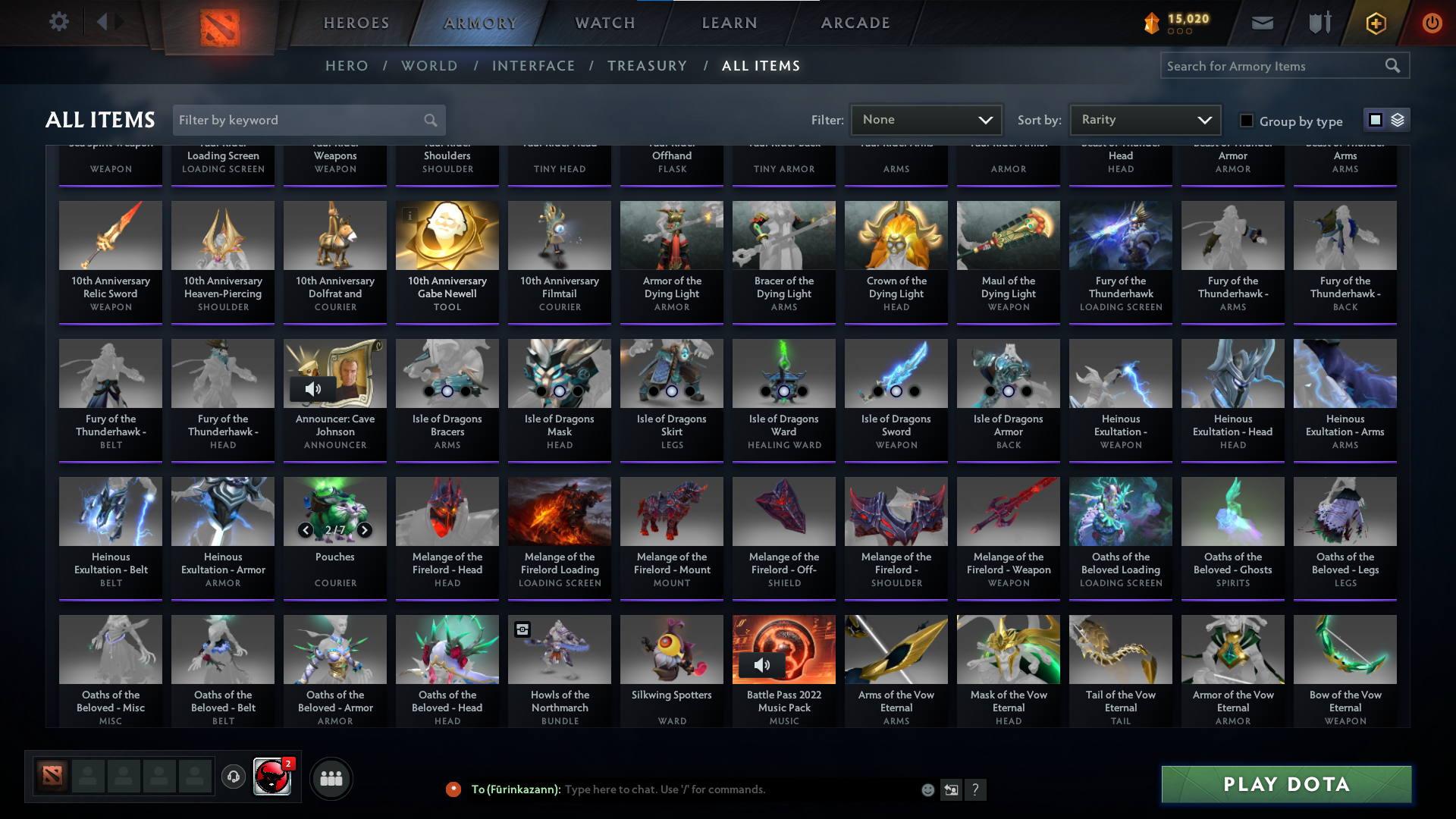Click the friends list people icon
The height and width of the screenshot is (819, 1456).
click(x=330, y=778)
